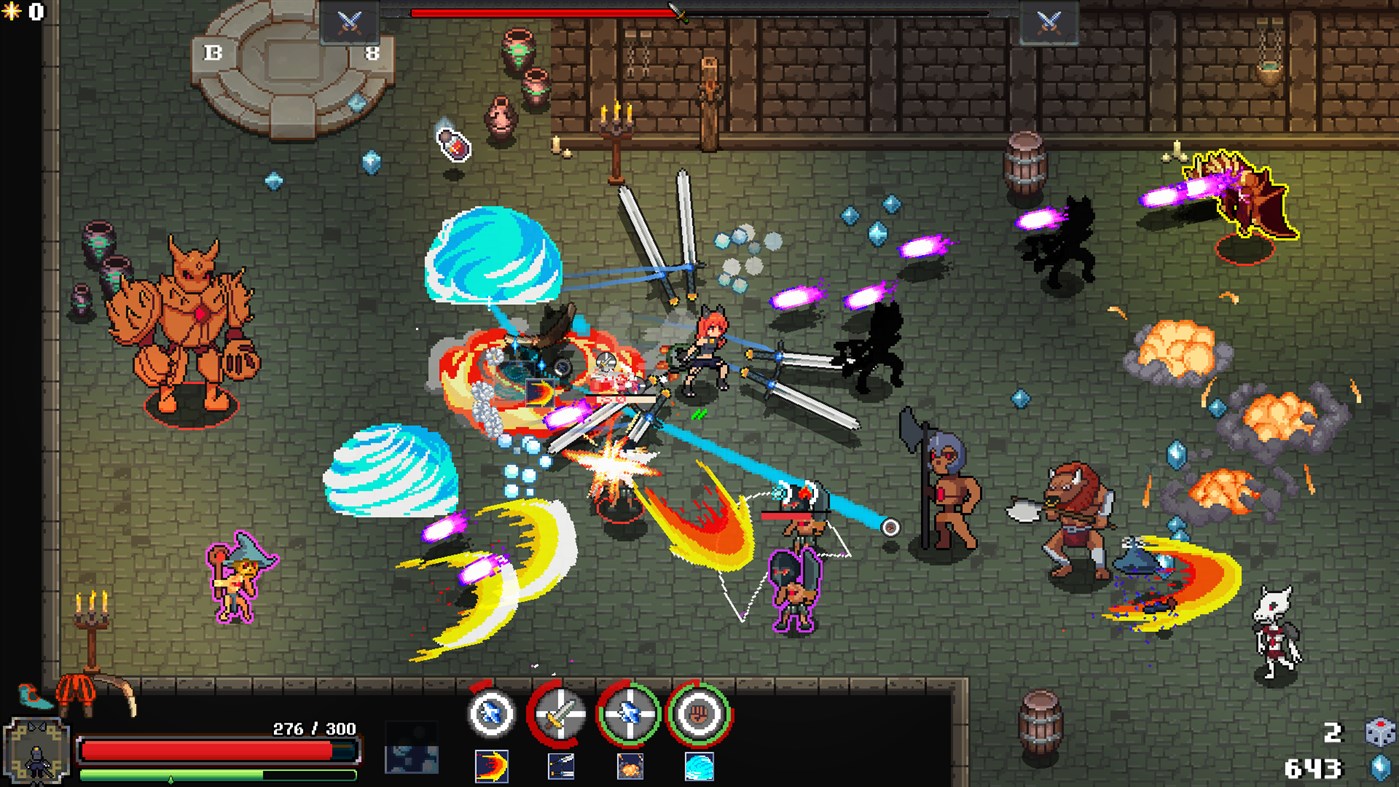1399x787 pixels.
Task: Click the crossed swords emblem left of boss bar
Action: [349, 19]
